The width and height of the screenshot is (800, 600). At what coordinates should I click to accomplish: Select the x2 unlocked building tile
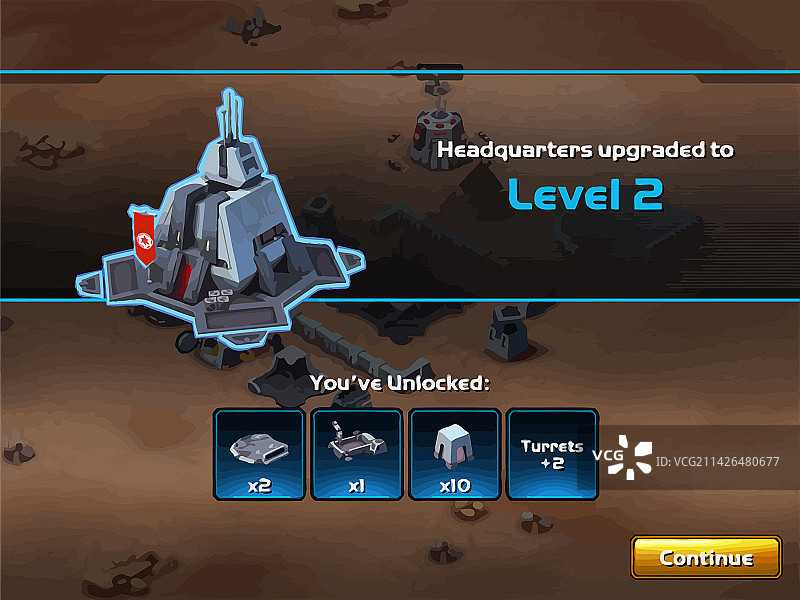pyautogui.click(x=259, y=454)
